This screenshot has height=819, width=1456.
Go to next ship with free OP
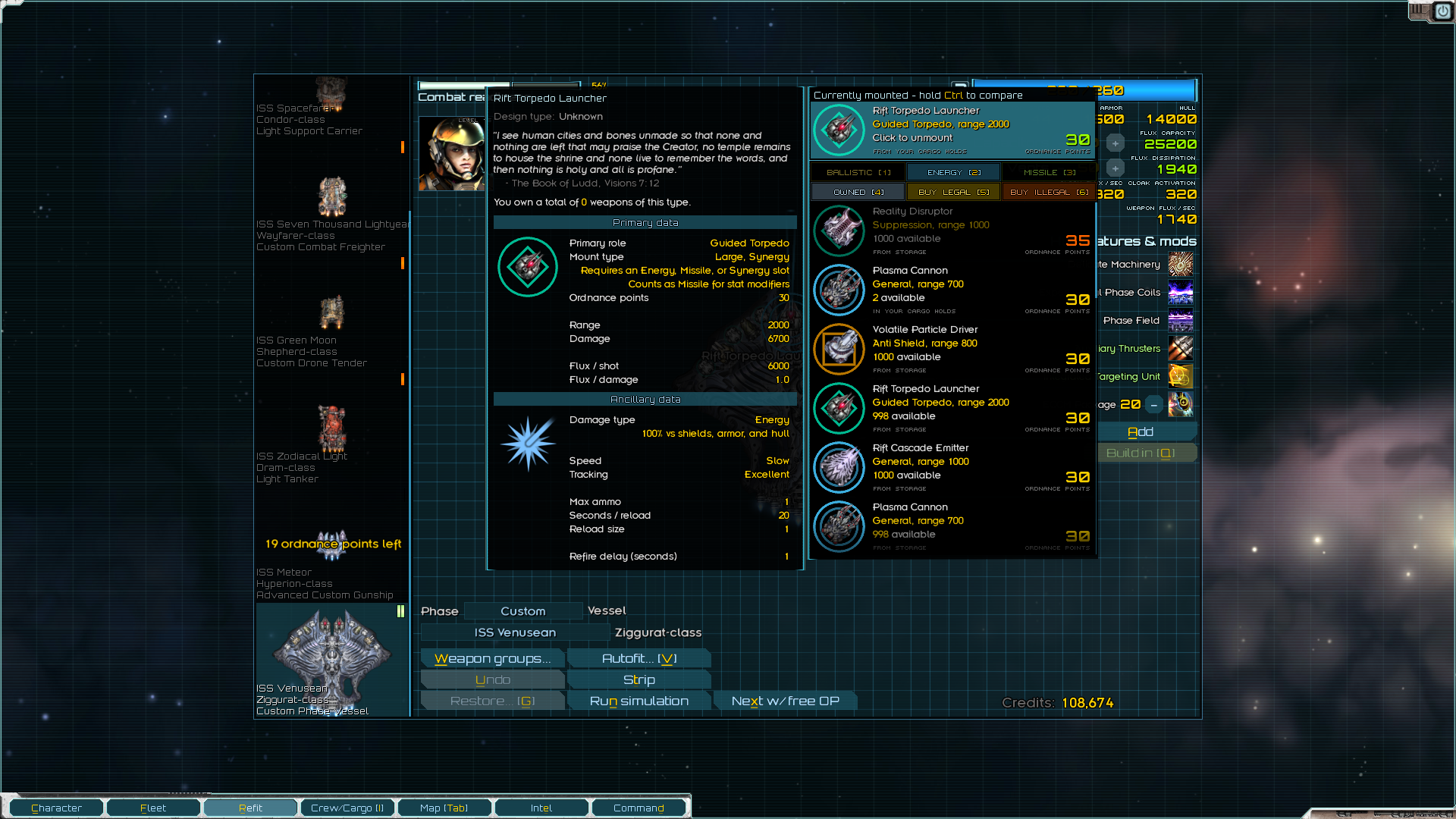785,701
